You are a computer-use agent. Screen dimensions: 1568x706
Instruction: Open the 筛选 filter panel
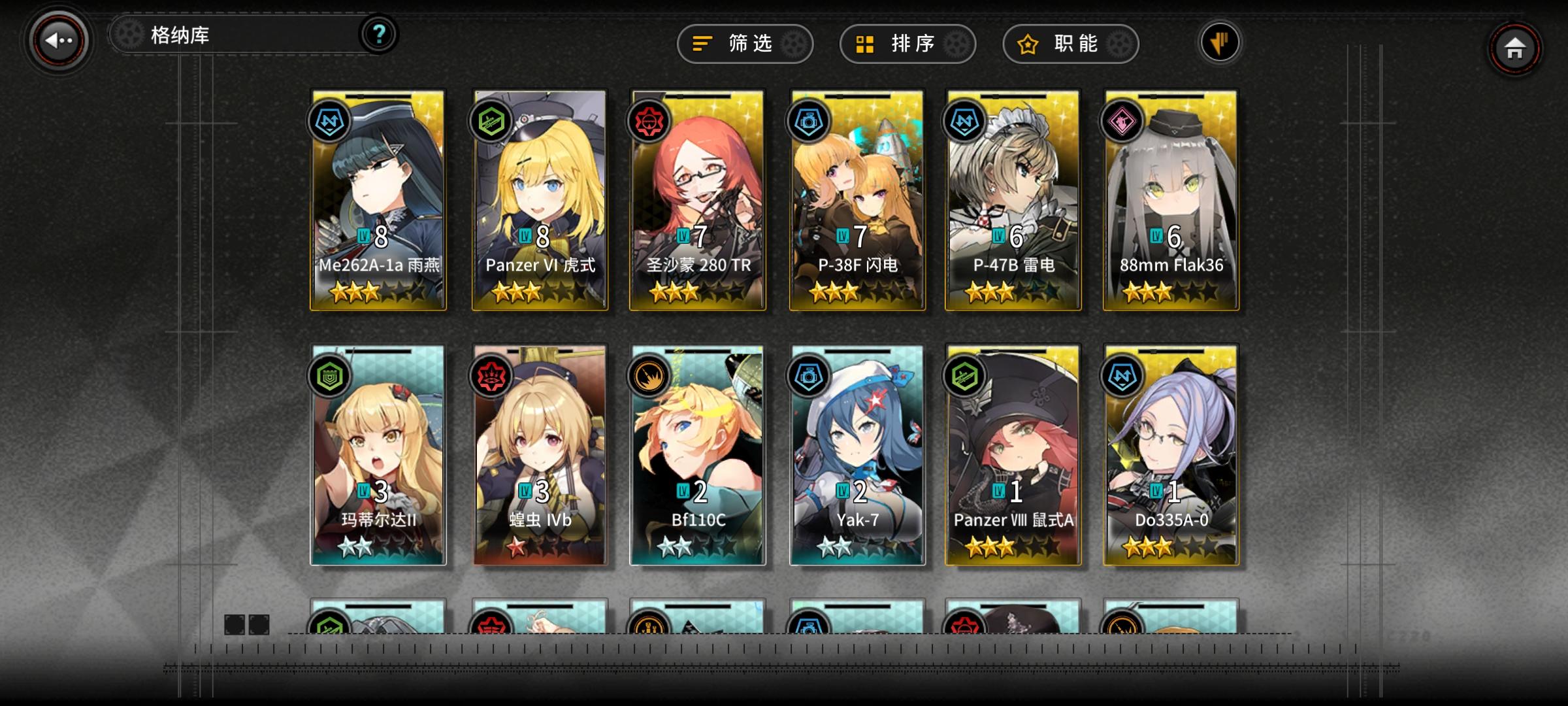click(744, 44)
